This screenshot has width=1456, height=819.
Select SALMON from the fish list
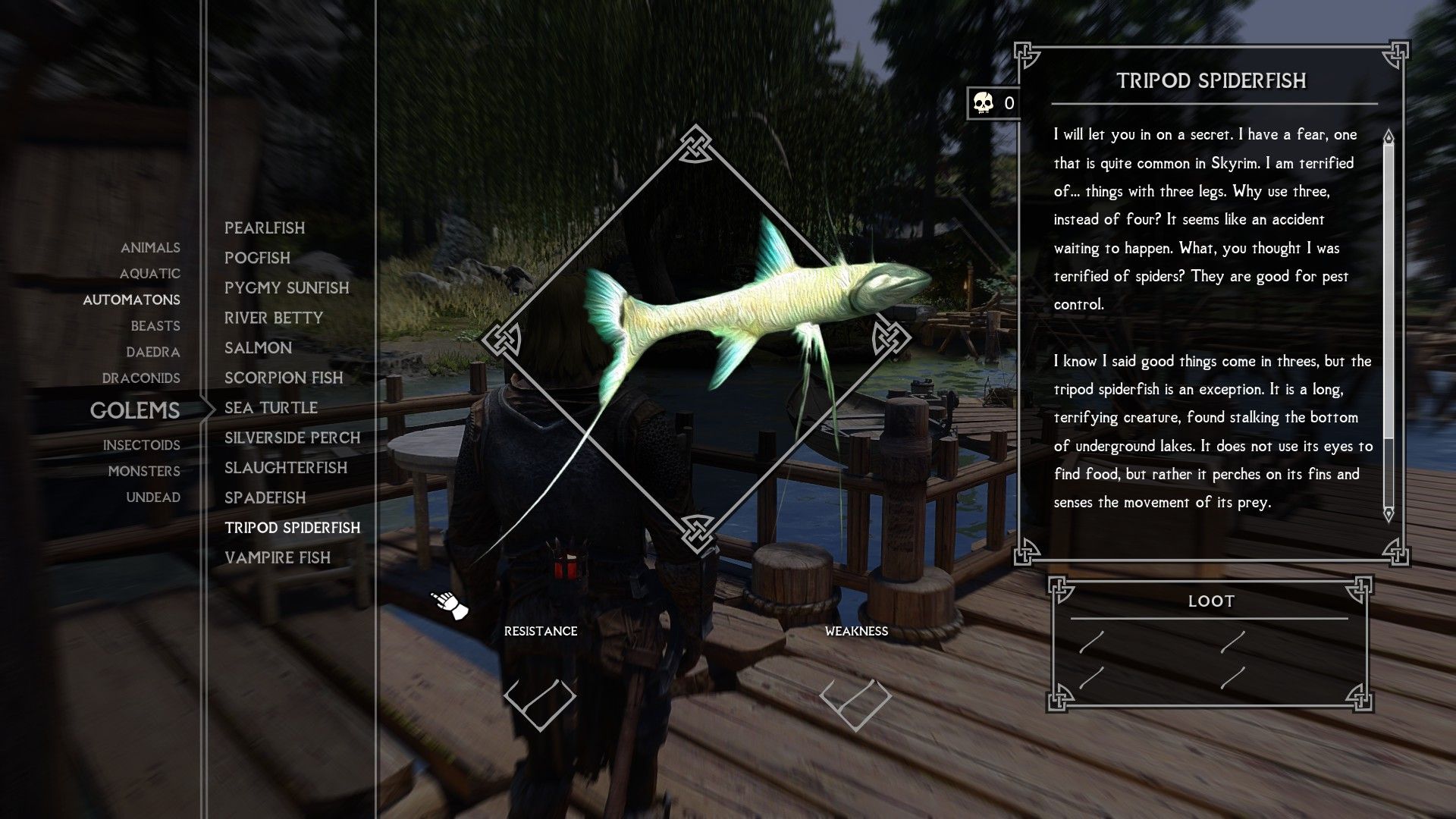tap(258, 347)
